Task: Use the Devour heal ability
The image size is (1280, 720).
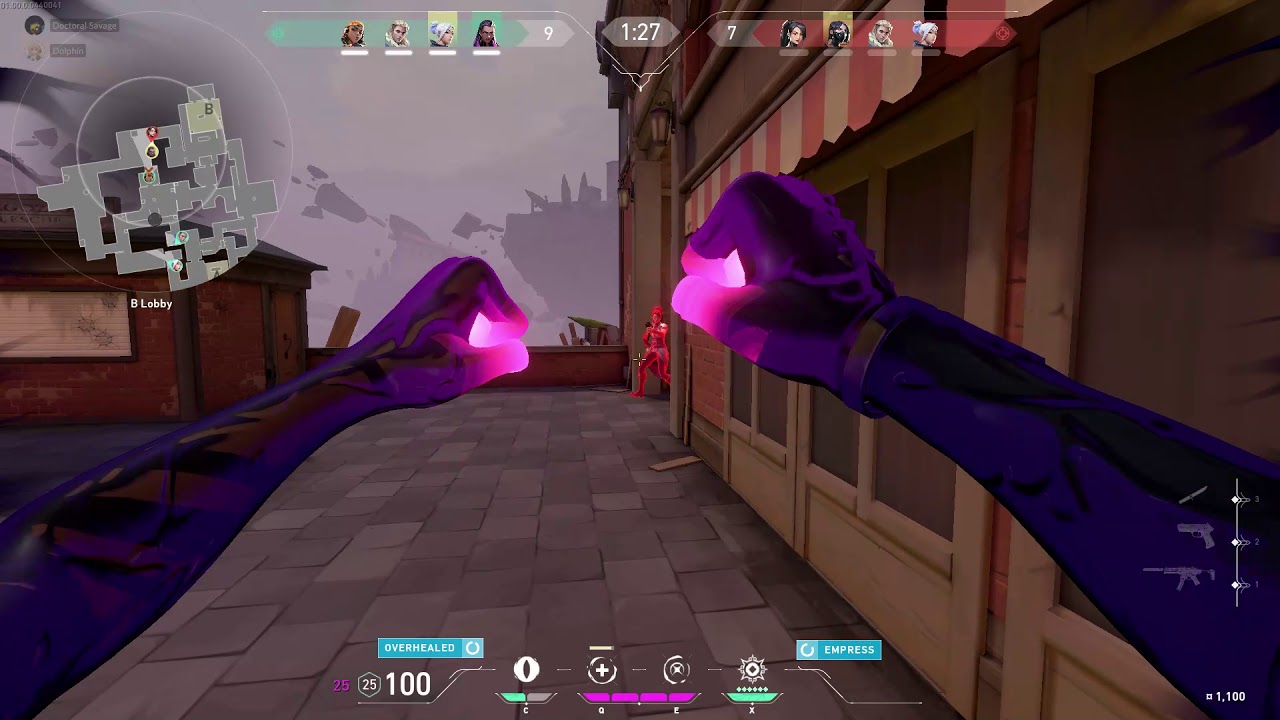Action: pyautogui.click(x=602, y=670)
